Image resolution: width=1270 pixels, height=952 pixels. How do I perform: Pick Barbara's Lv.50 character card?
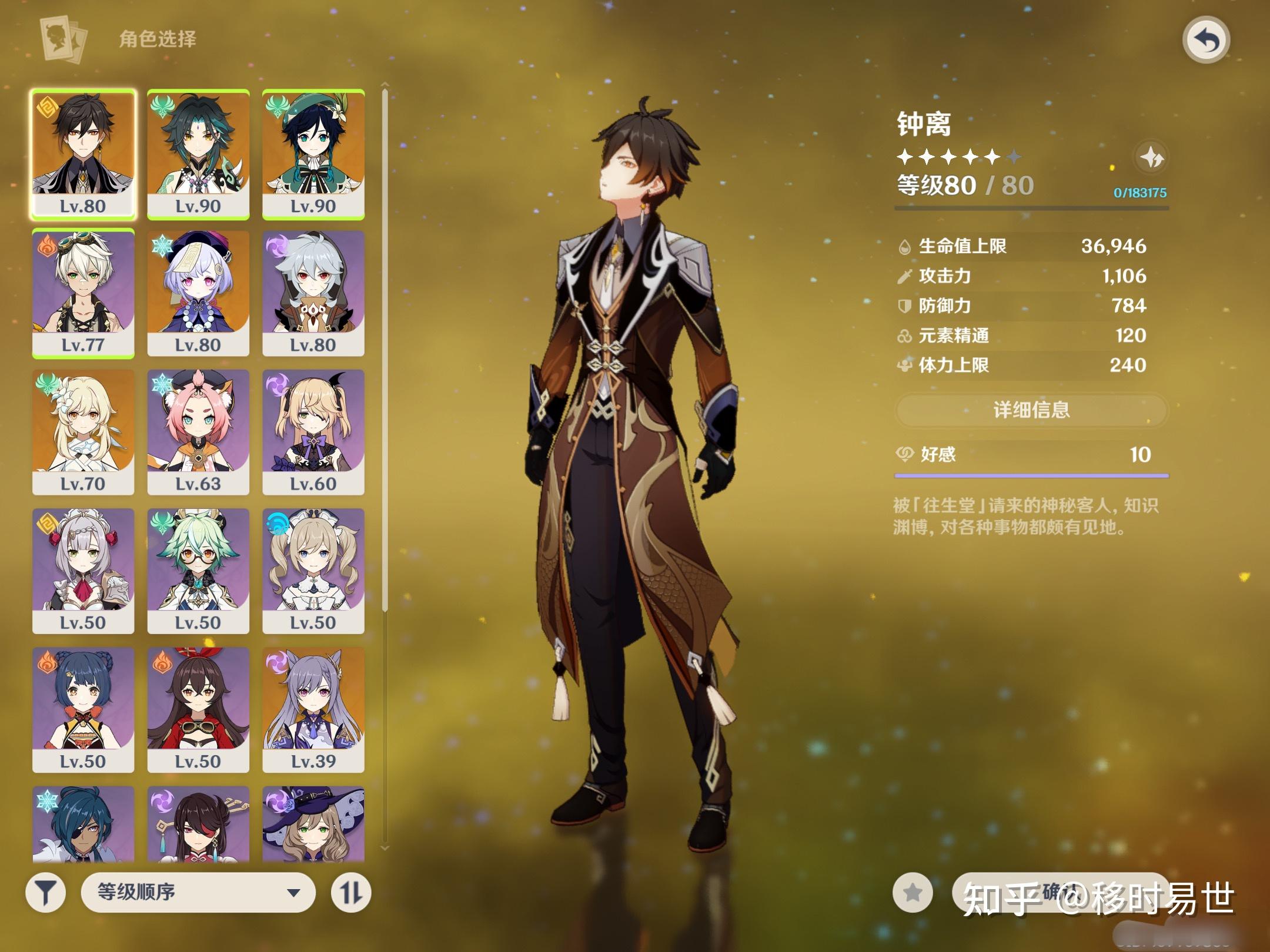click(x=313, y=571)
